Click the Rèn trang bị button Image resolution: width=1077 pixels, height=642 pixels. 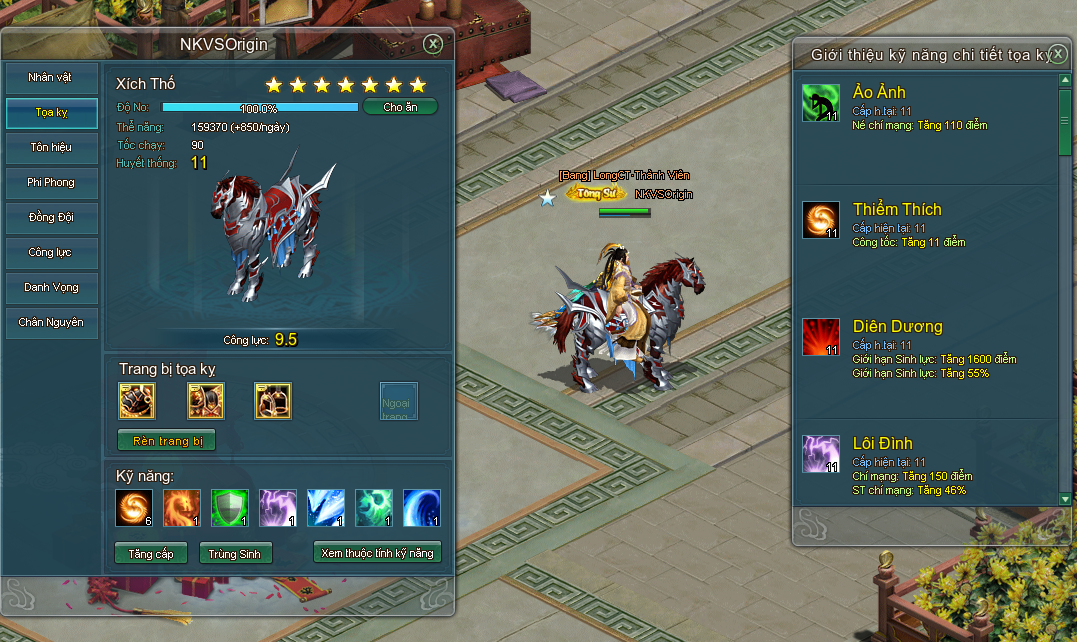pos(167,441)
